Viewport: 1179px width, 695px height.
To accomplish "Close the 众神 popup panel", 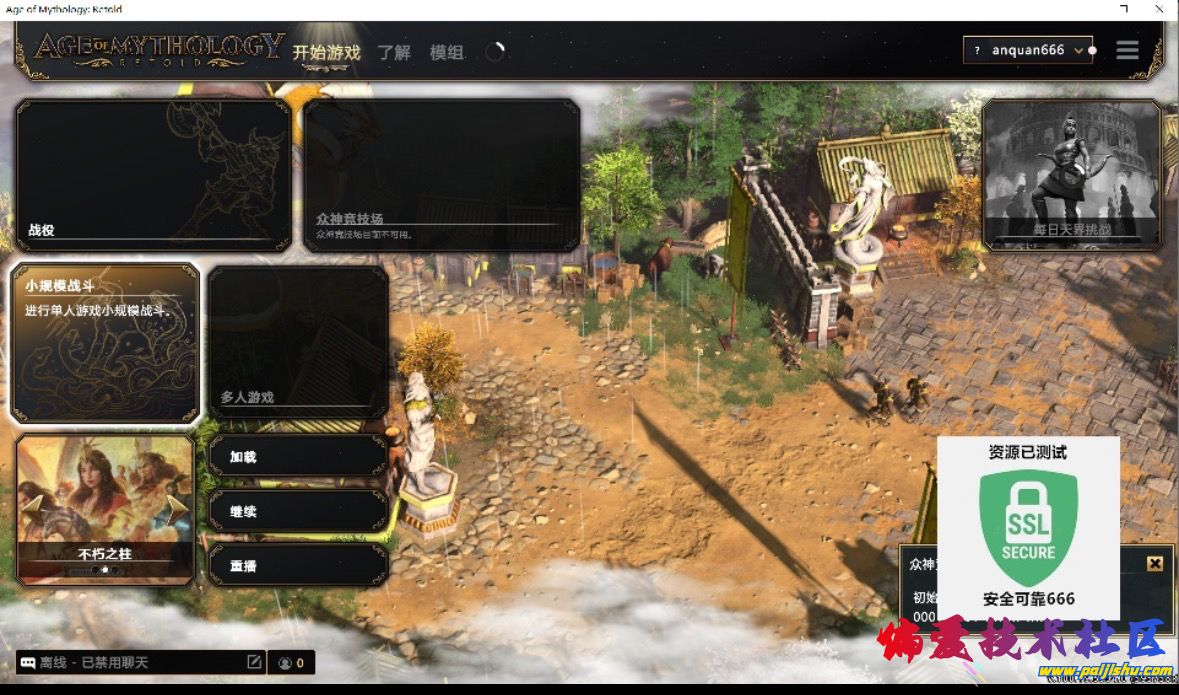I will click(x=1155, y=563).
